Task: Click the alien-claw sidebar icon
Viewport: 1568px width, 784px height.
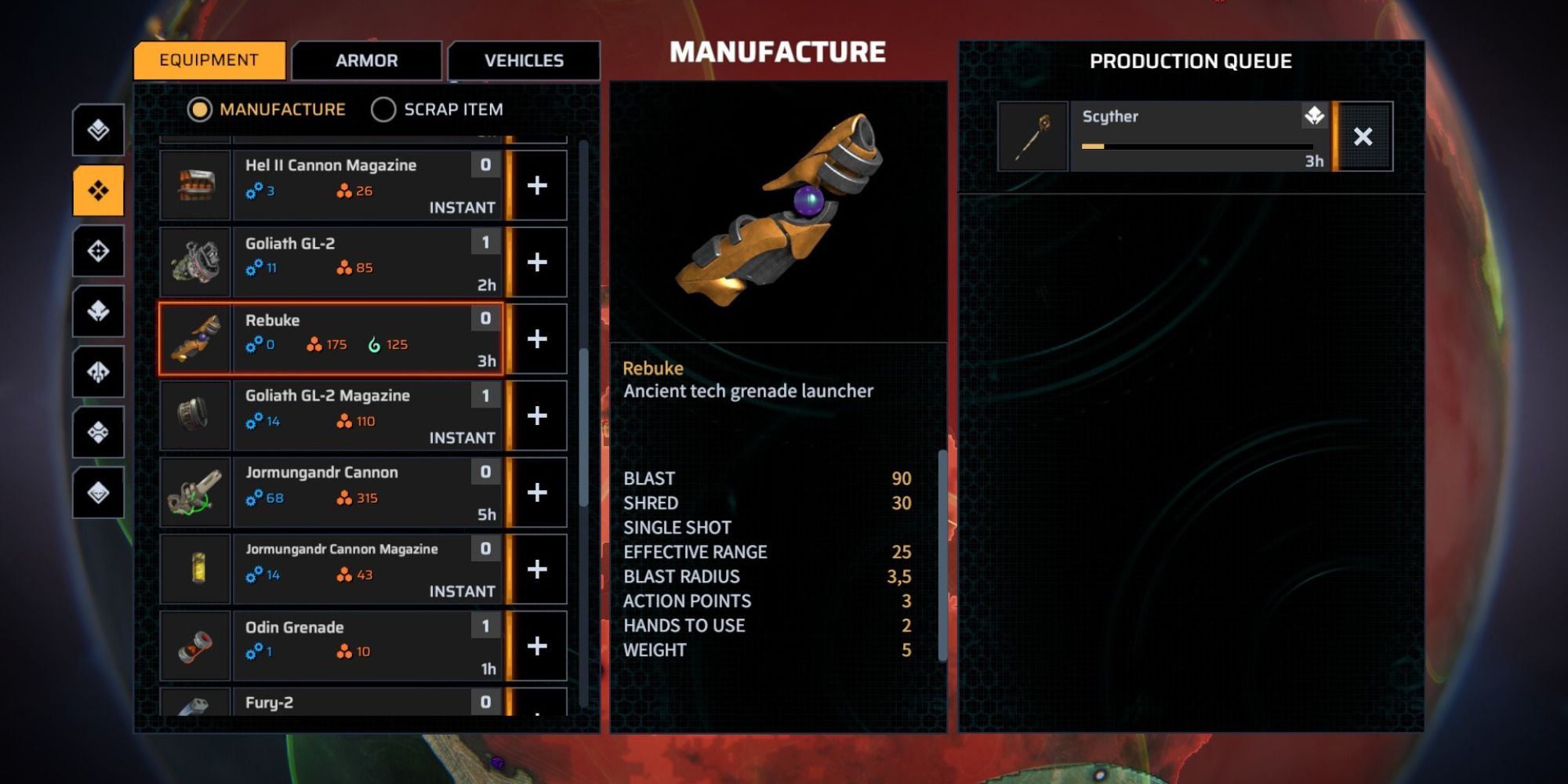Action: (x=97, y=373)
